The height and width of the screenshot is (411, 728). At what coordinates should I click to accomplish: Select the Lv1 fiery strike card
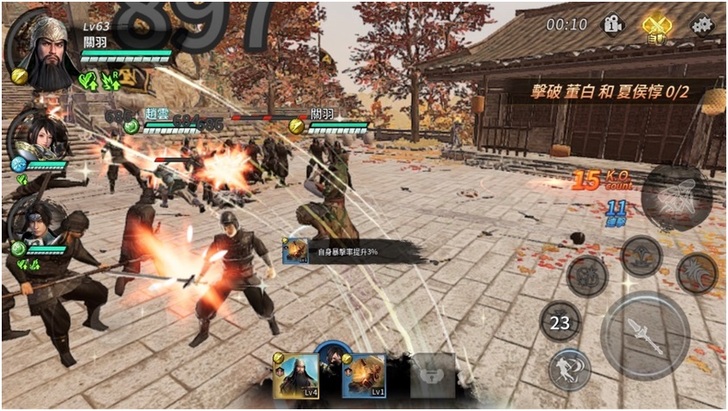[x=365, y=375]
